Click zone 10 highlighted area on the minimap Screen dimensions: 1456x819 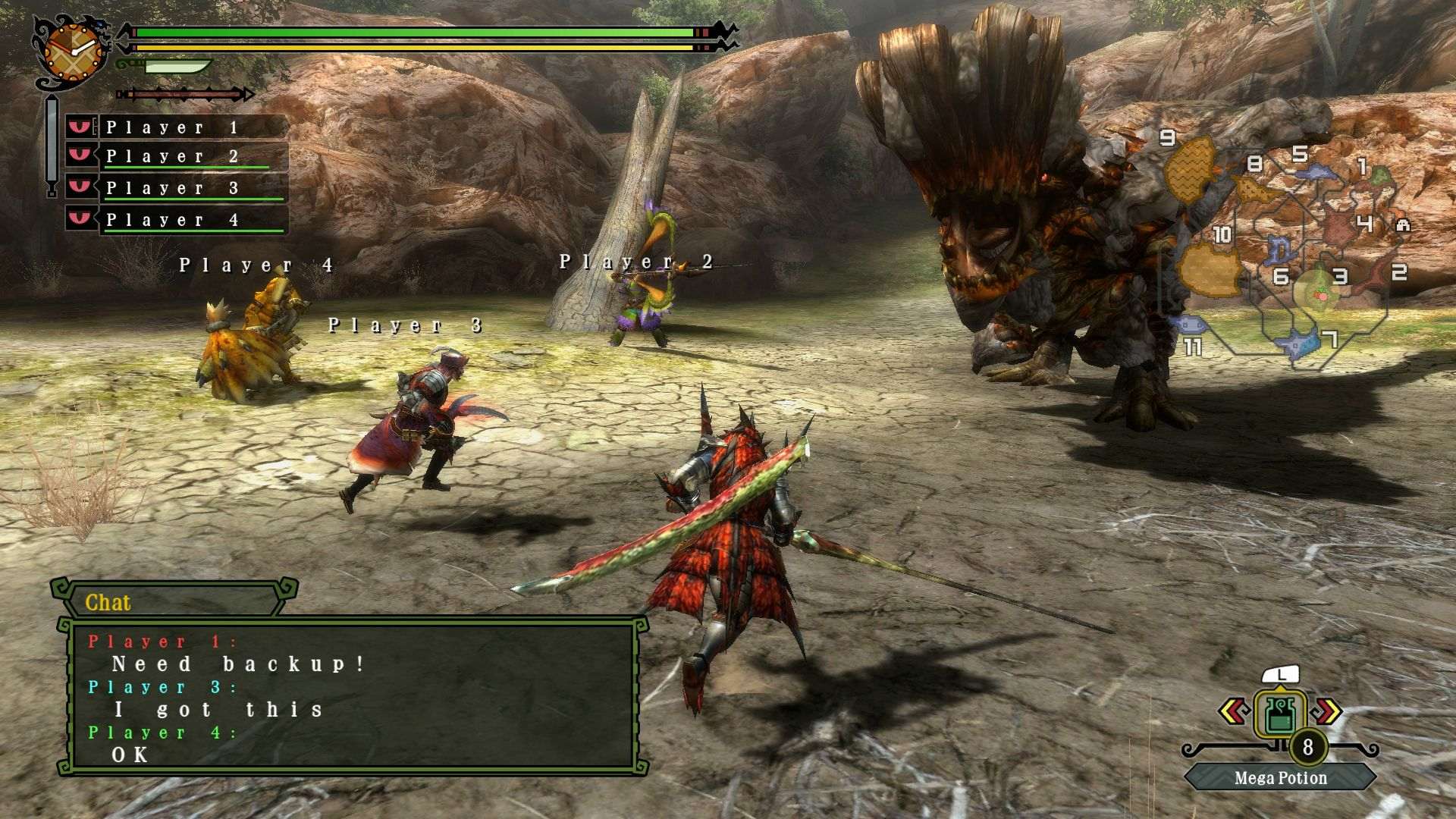pos(1211,266)
